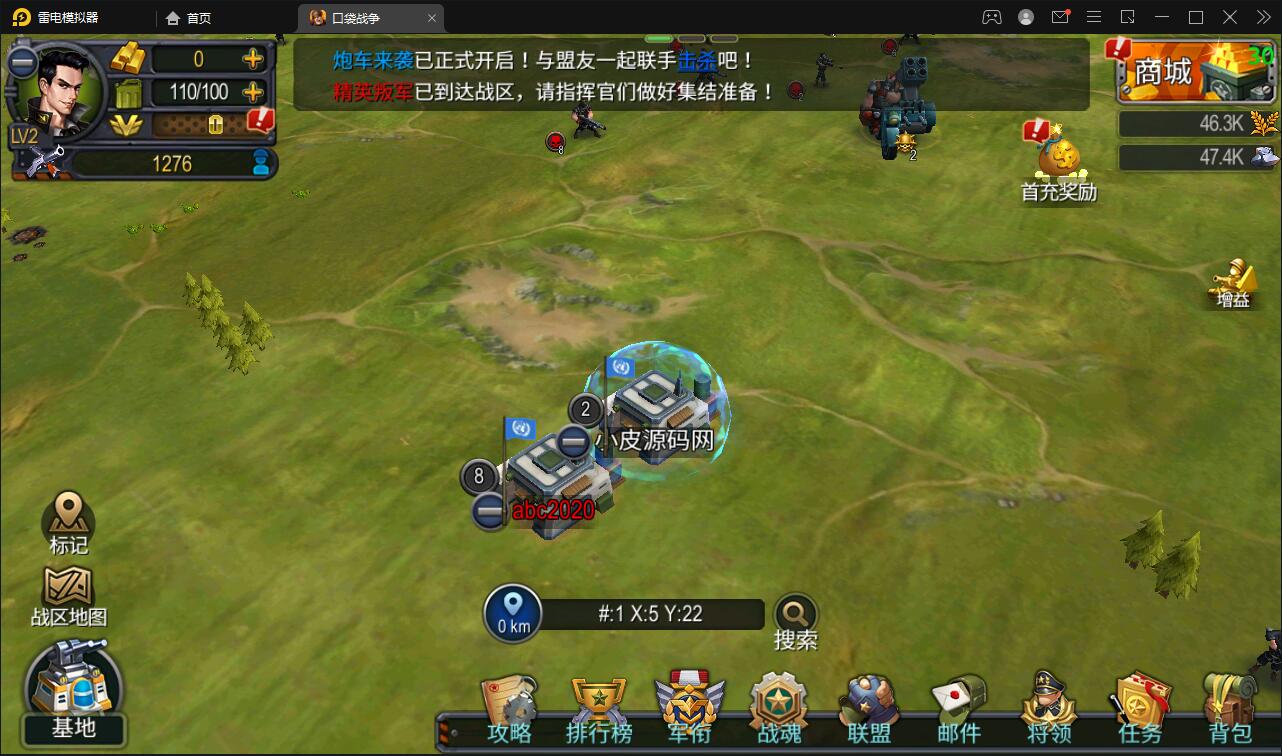Use the 搜索 map search magnifier
Screen dimensions: 1282x756
[x=795, y=612]
